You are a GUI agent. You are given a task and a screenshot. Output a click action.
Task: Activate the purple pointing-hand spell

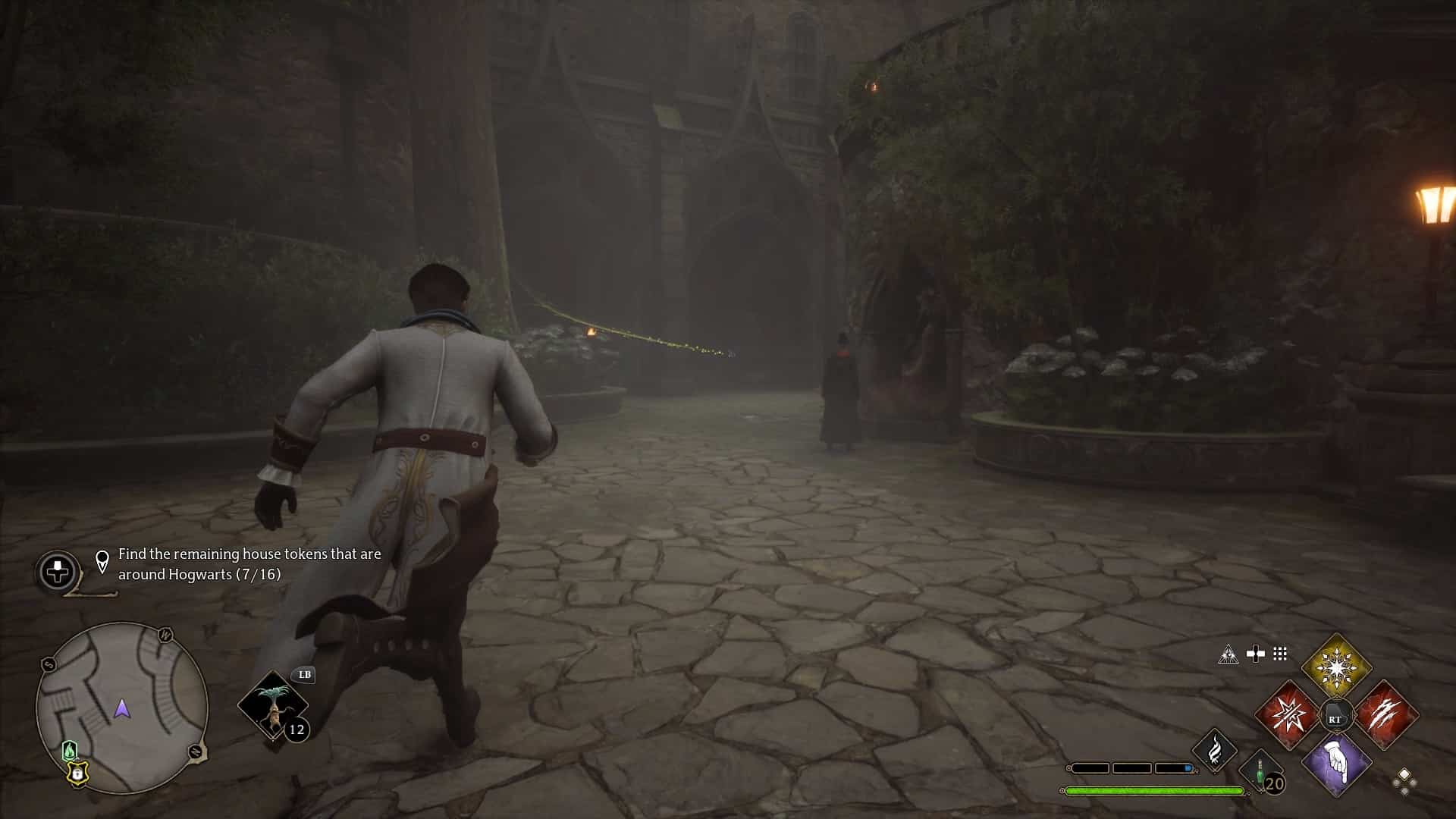[x=1336, y=764]
